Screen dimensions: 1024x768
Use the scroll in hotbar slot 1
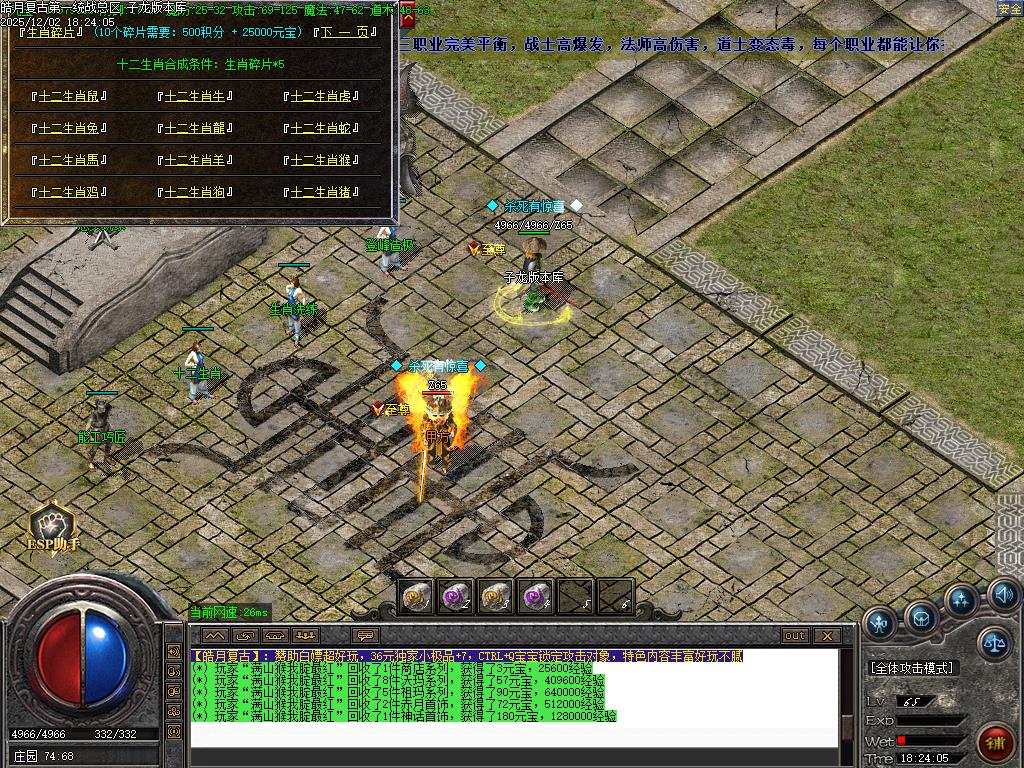415,597
